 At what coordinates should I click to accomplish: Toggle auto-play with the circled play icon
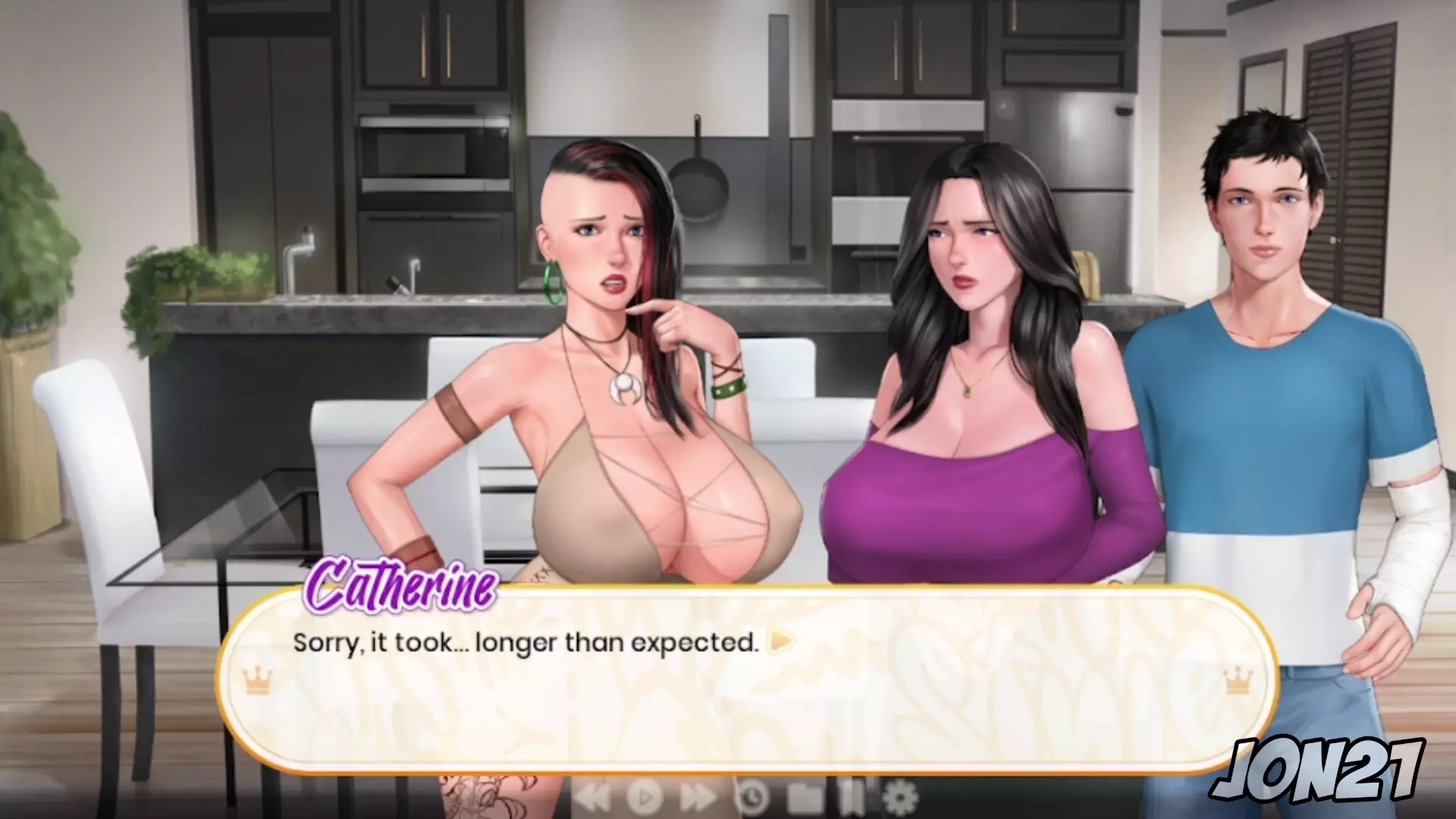[645, 797]
